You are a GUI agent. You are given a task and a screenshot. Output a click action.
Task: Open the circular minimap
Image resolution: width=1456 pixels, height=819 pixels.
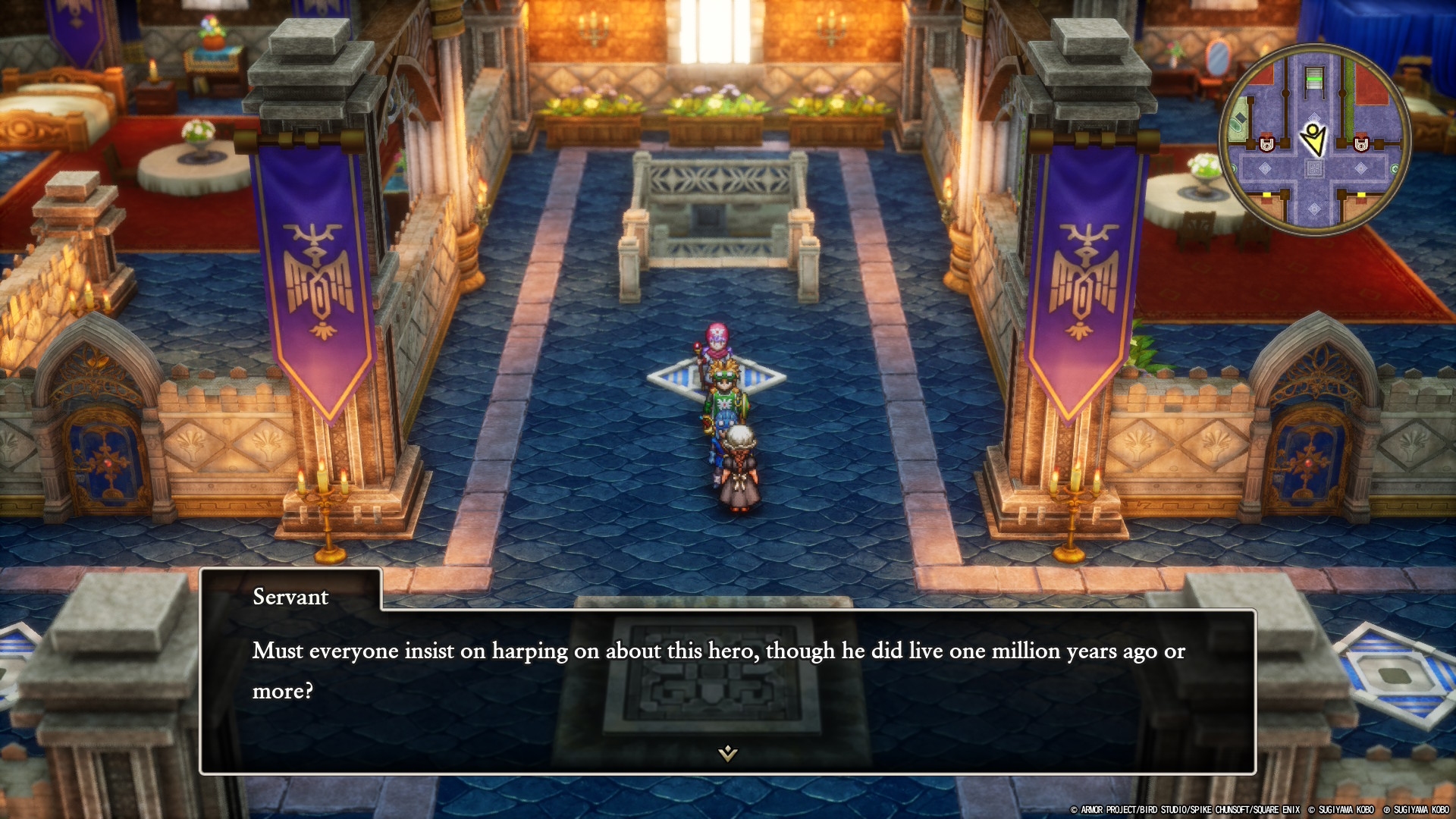(1314, 140)
